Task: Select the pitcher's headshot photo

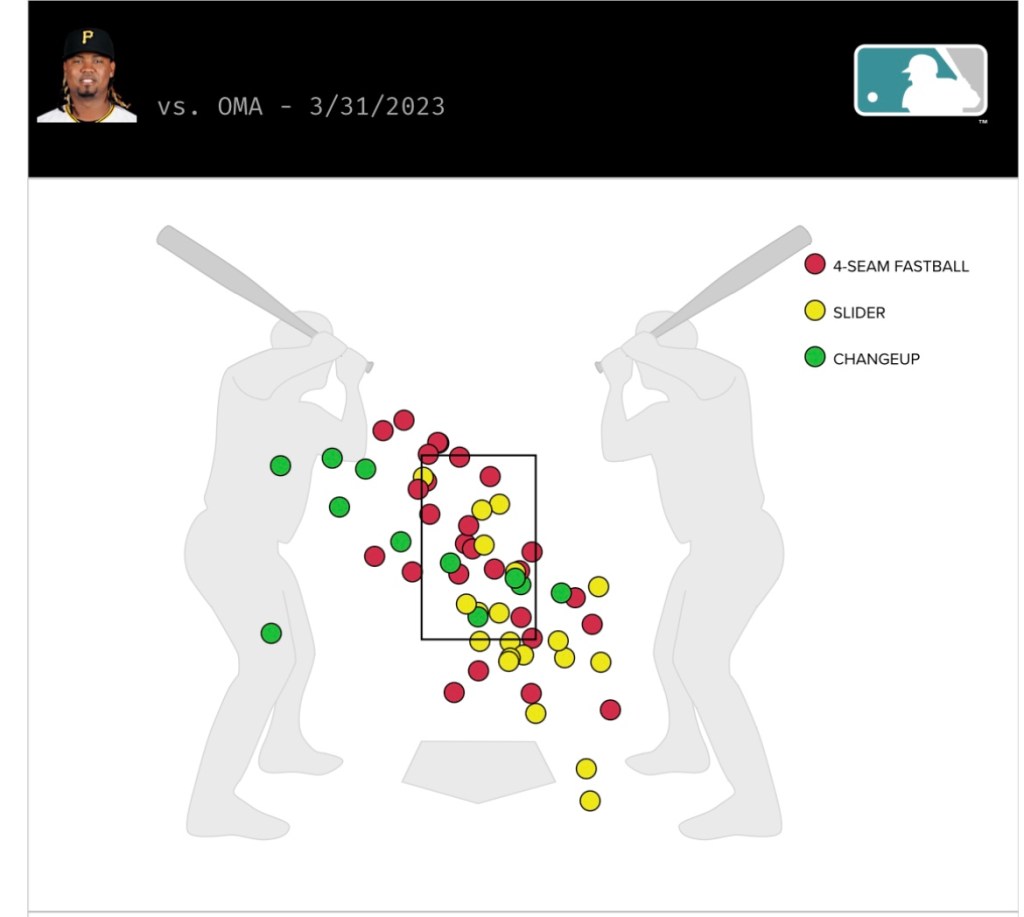Action: pyautogui.click(x=88, y=76)
